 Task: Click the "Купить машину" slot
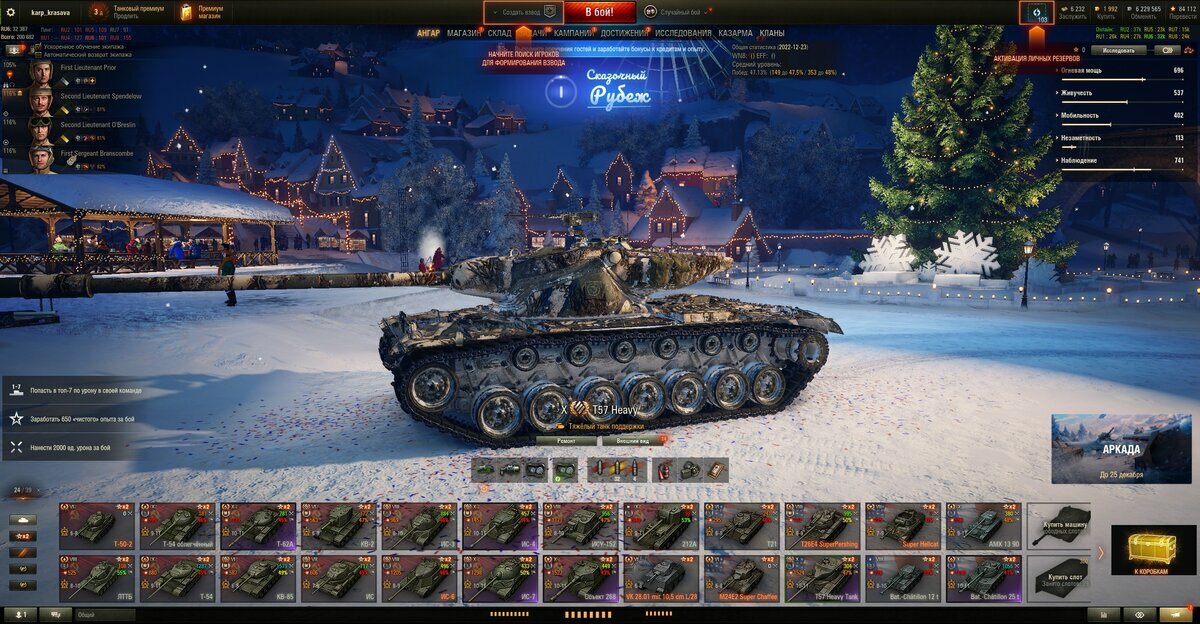pyautogui.click(x=1058, y=525)
